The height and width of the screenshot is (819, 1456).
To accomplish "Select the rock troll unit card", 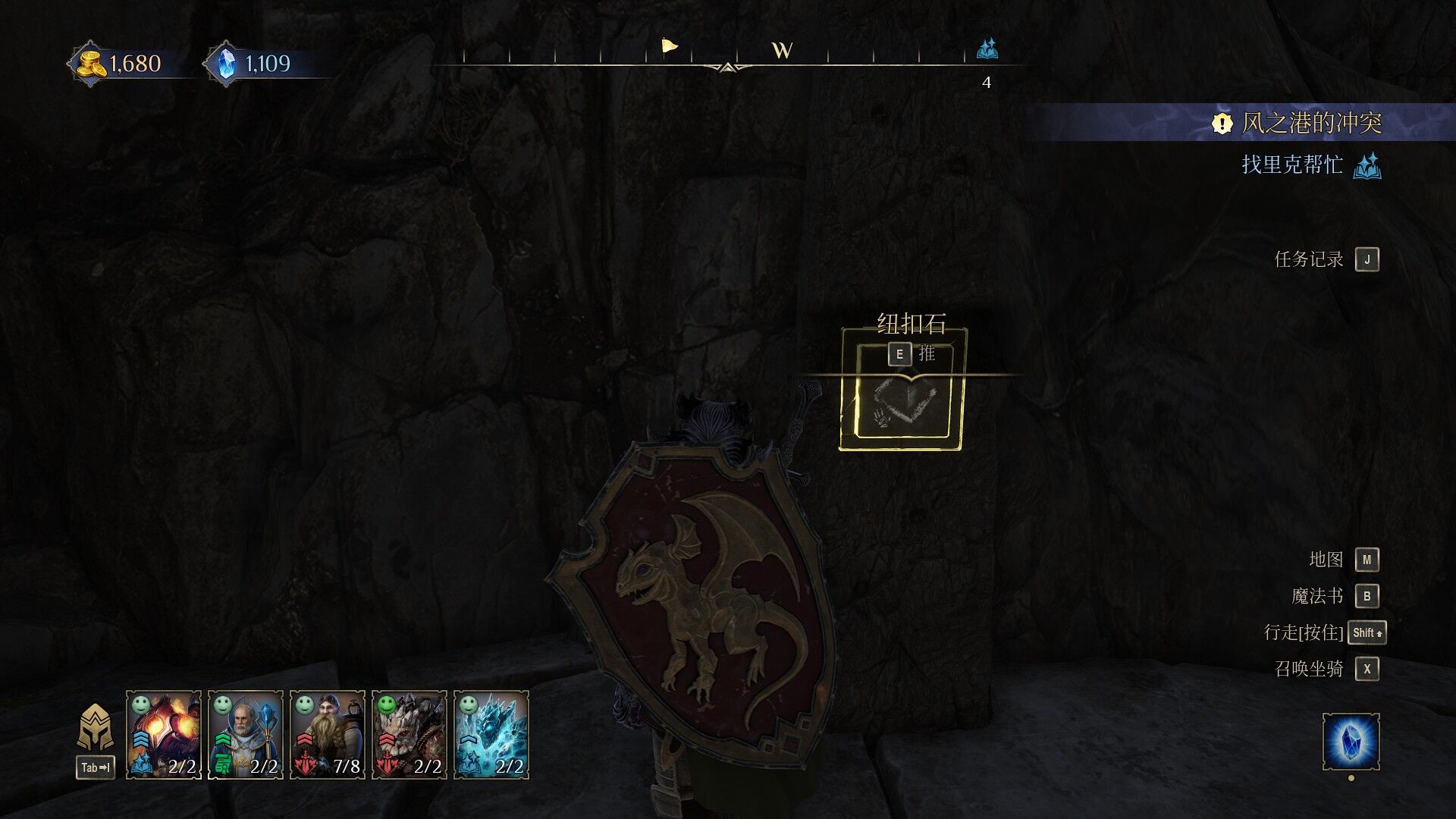I will pos(409,734).
